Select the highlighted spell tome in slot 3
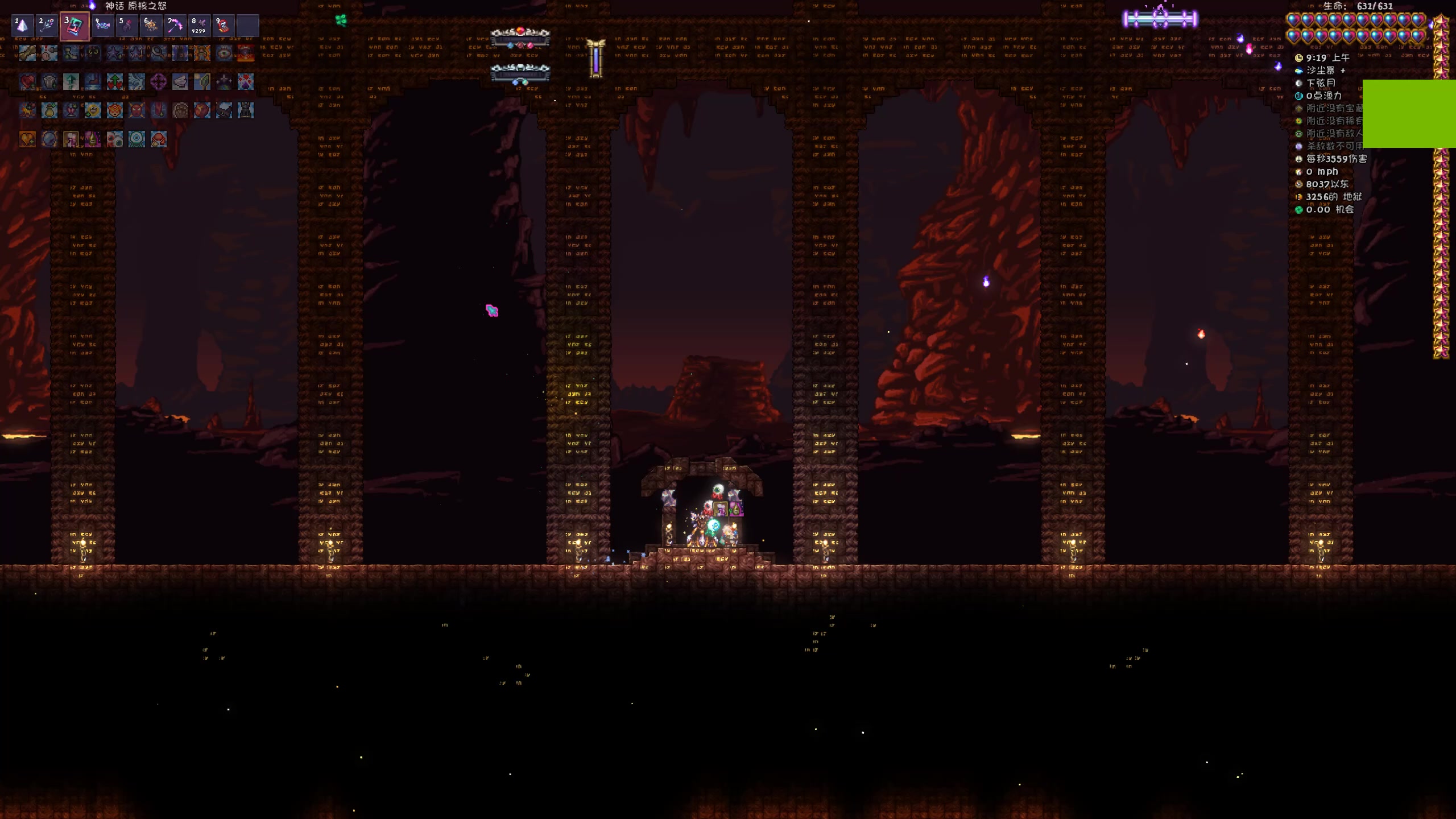Viewport: 1456px width, 819px height. click(75, 26)
